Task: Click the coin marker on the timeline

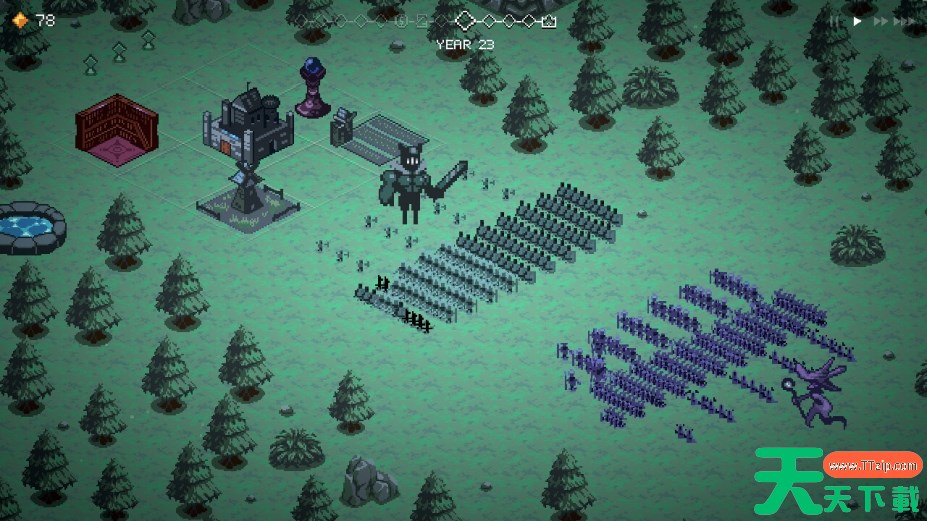Action: tap(401, 20)
